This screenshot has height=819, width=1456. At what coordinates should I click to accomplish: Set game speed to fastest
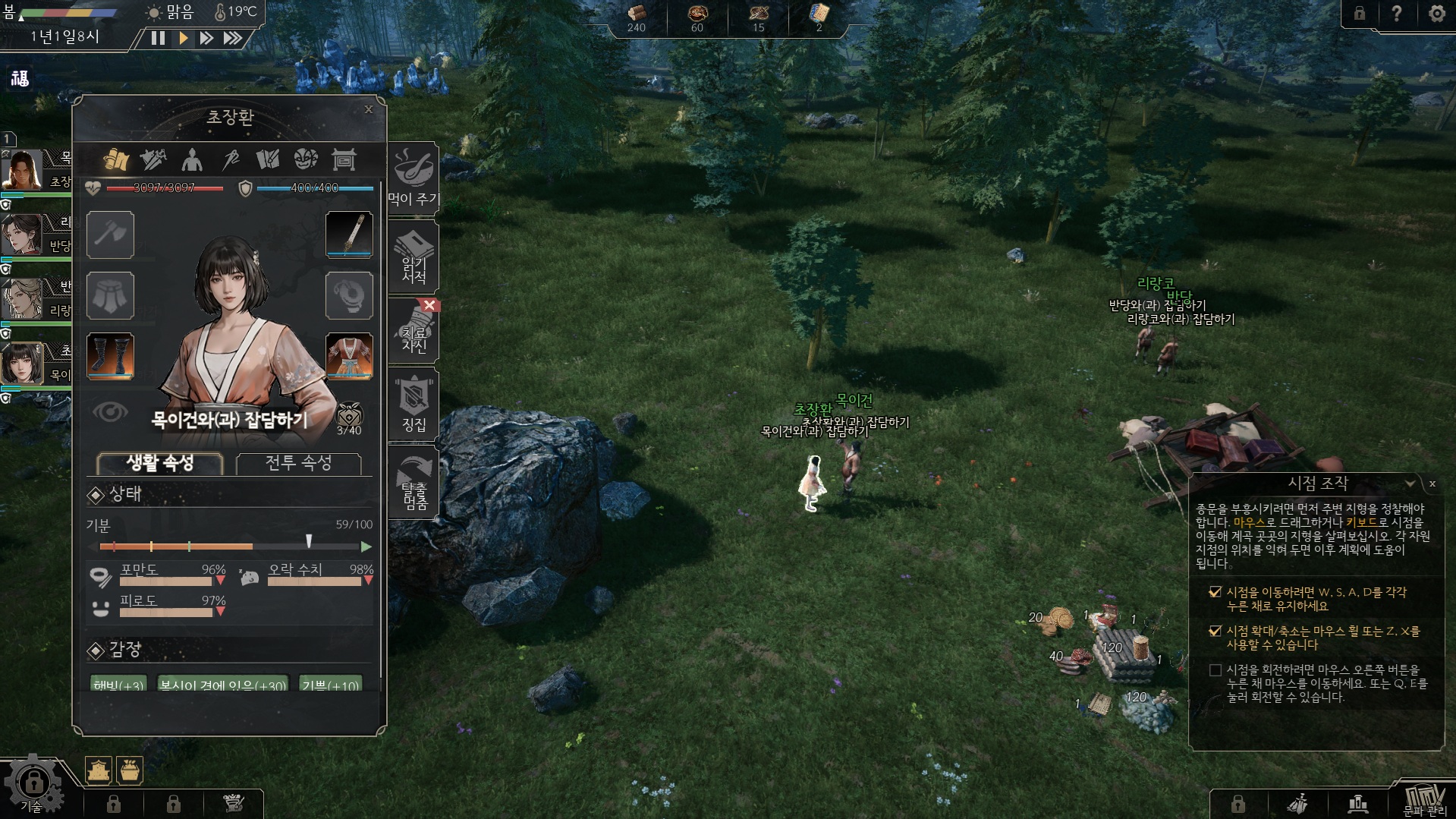tap(232, 38)
